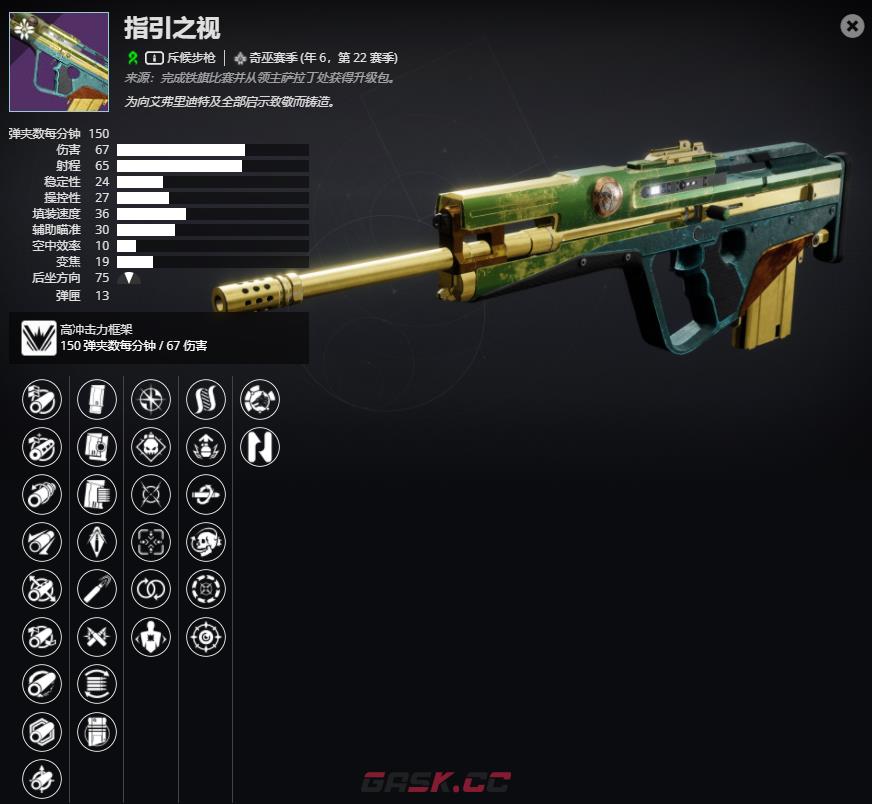Select the N-shaped origin trait icon
This screenshot has width=872, height=804.
(260, 447)
